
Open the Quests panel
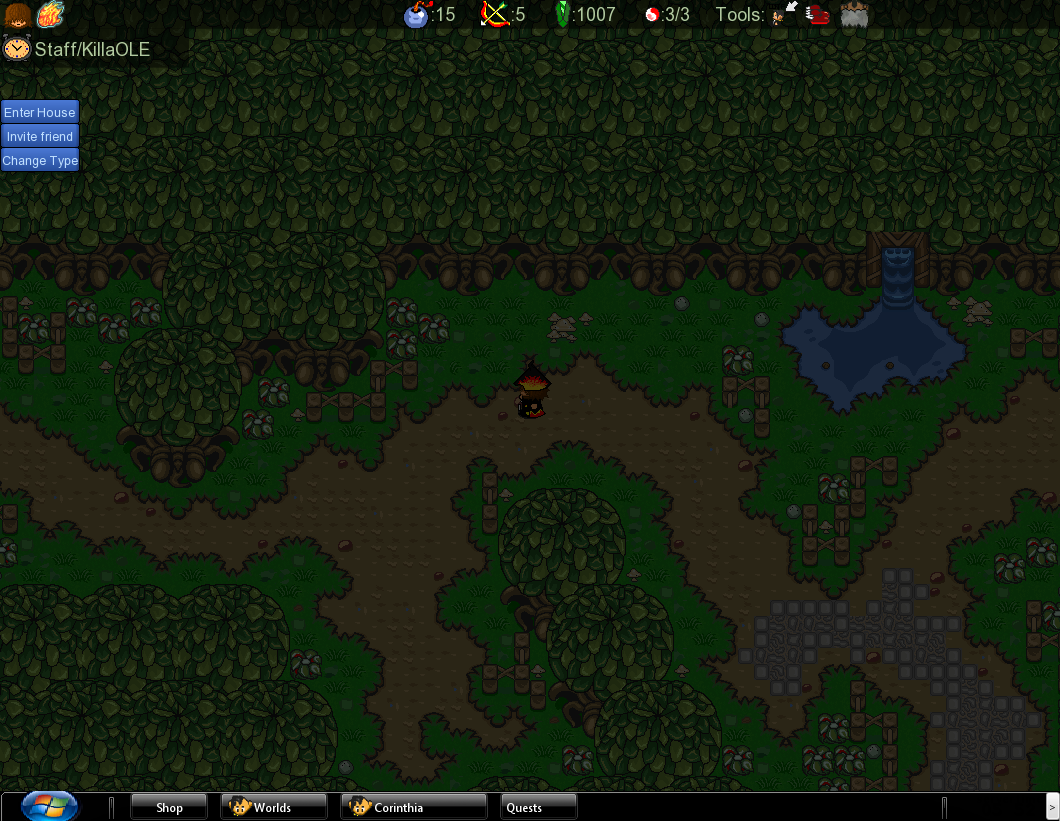click(538, 807)
